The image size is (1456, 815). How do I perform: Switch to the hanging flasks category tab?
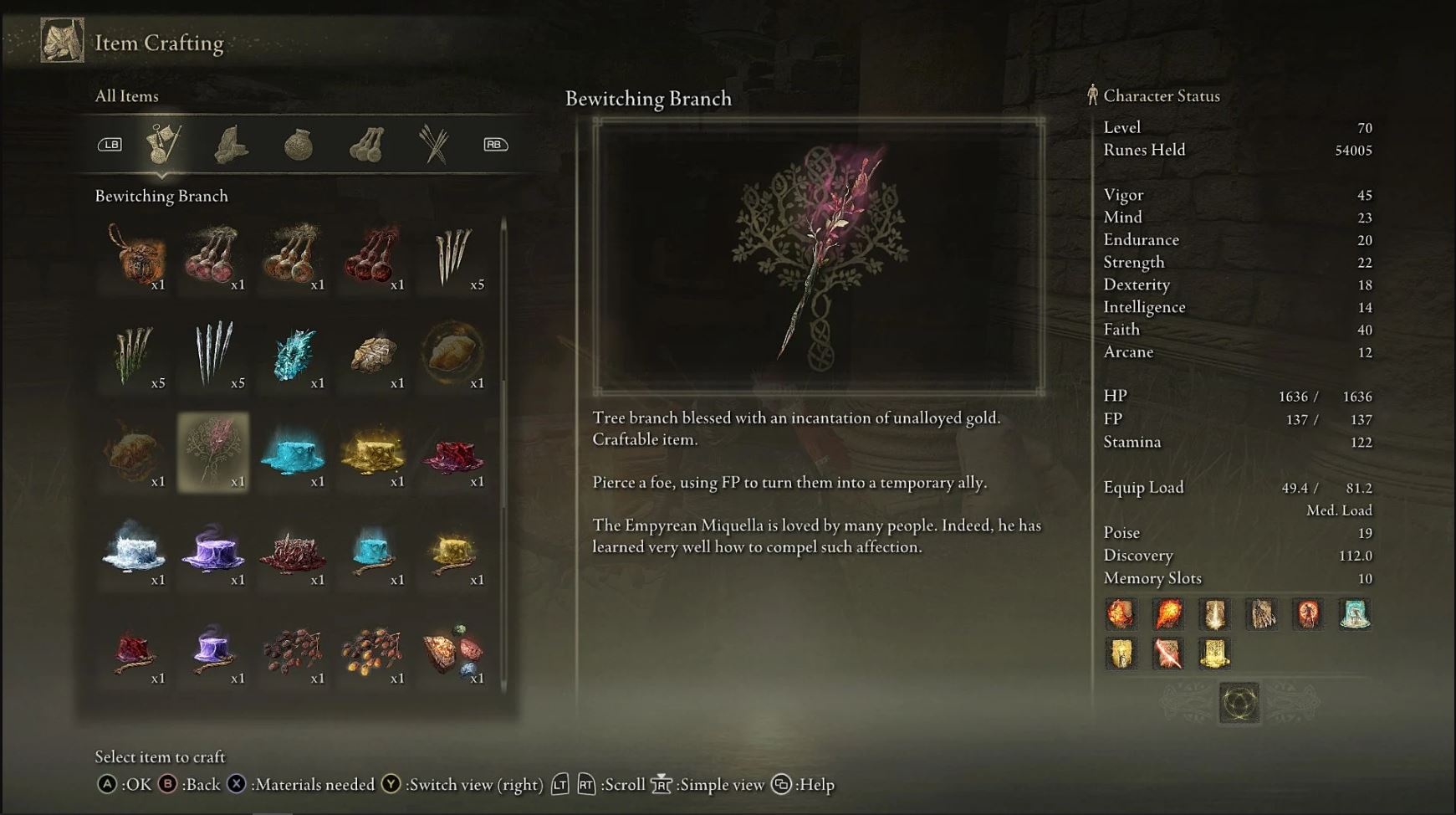point(366,145)
